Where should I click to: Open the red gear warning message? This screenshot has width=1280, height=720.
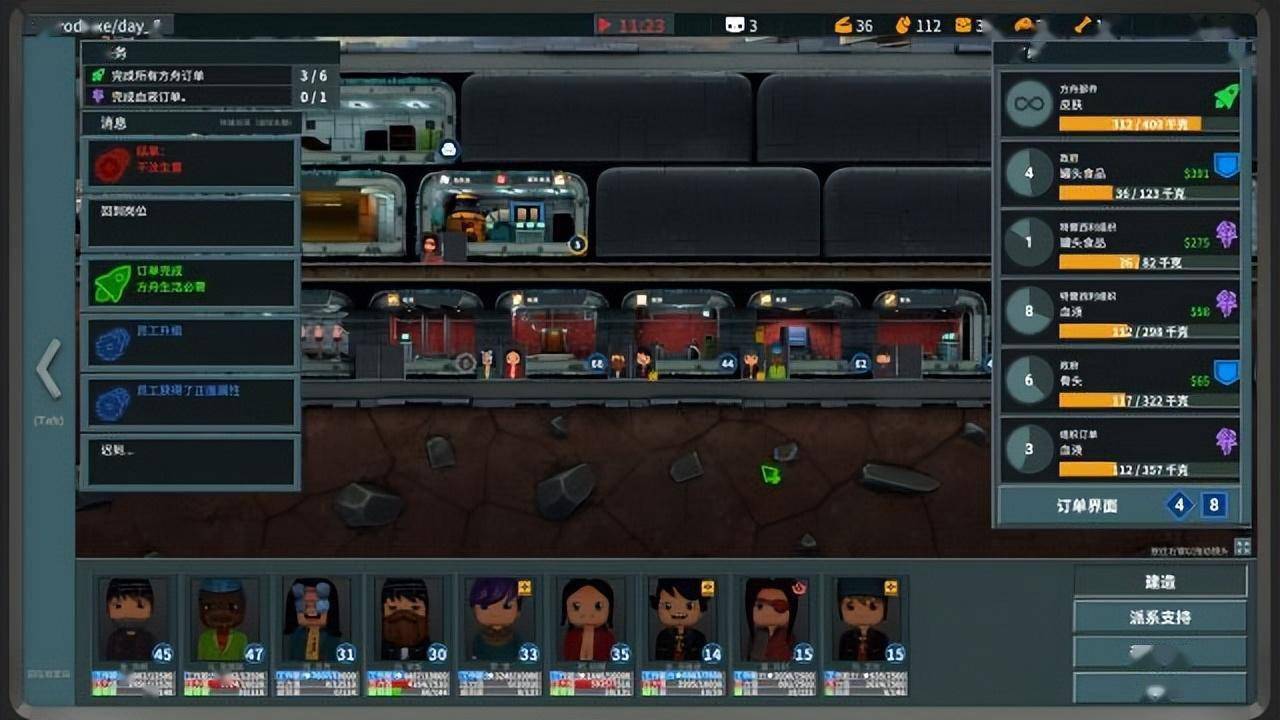190,163
